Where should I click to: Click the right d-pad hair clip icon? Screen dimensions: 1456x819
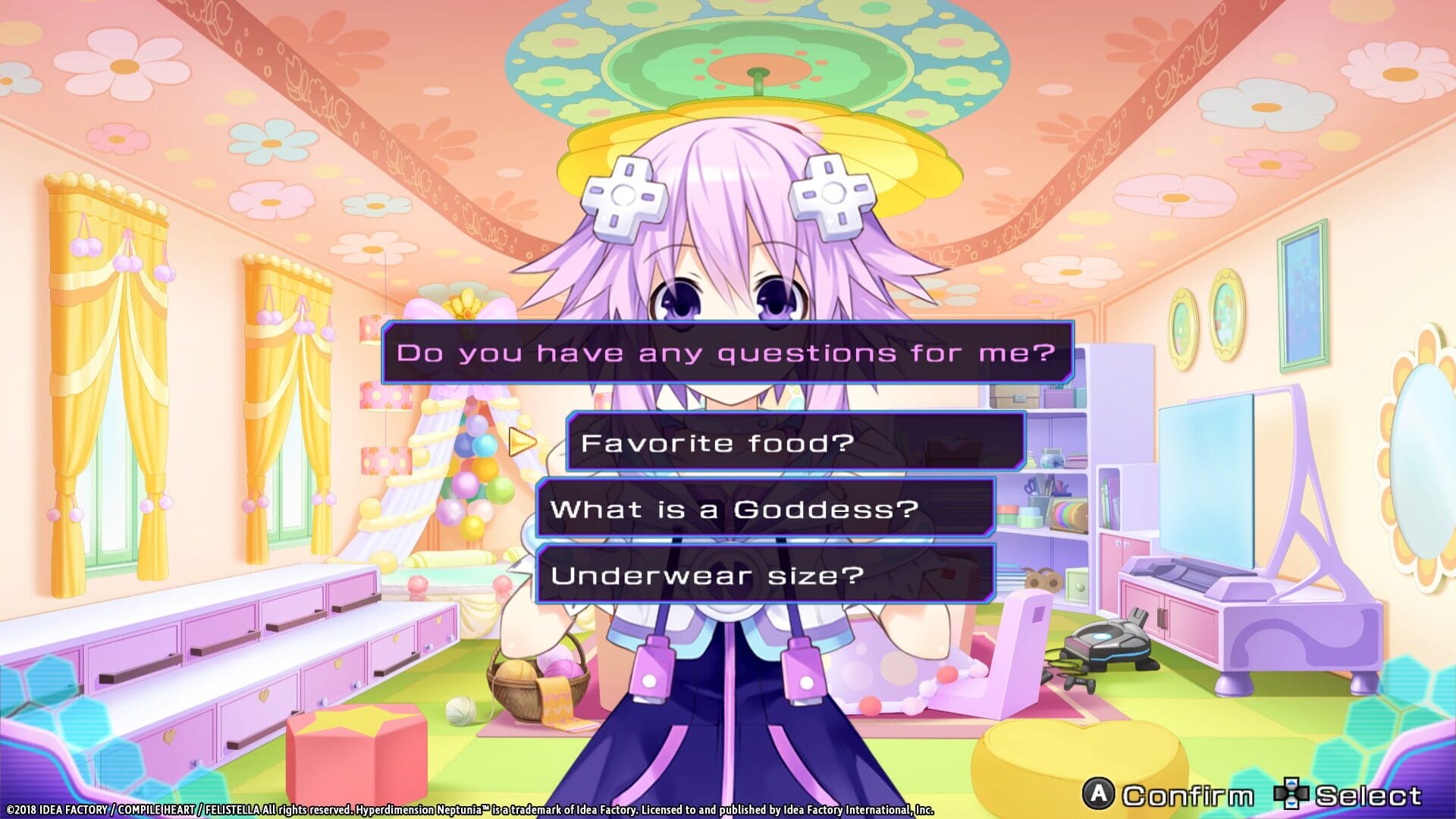pos(833,196)
